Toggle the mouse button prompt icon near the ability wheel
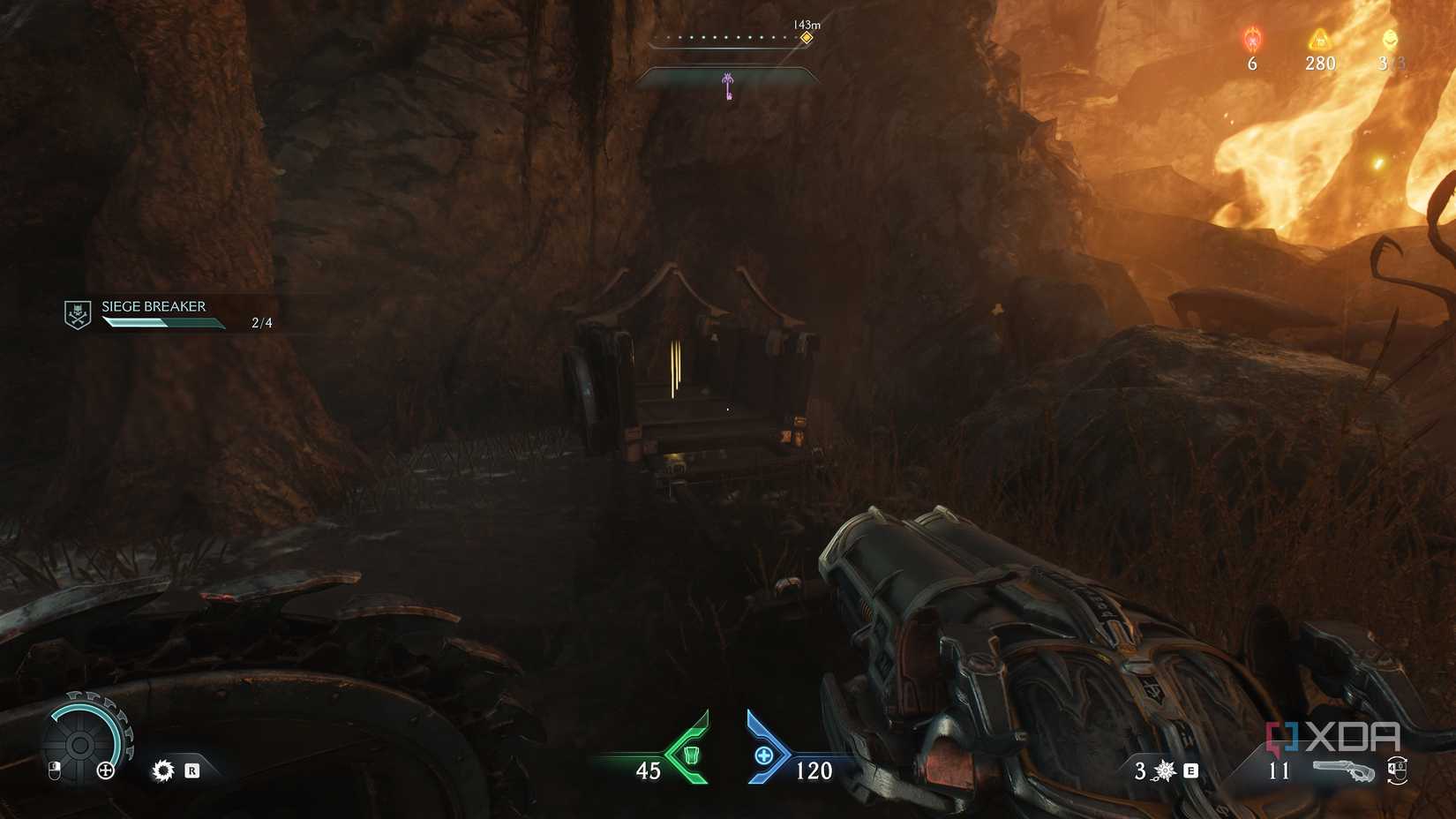 (55, 770)
